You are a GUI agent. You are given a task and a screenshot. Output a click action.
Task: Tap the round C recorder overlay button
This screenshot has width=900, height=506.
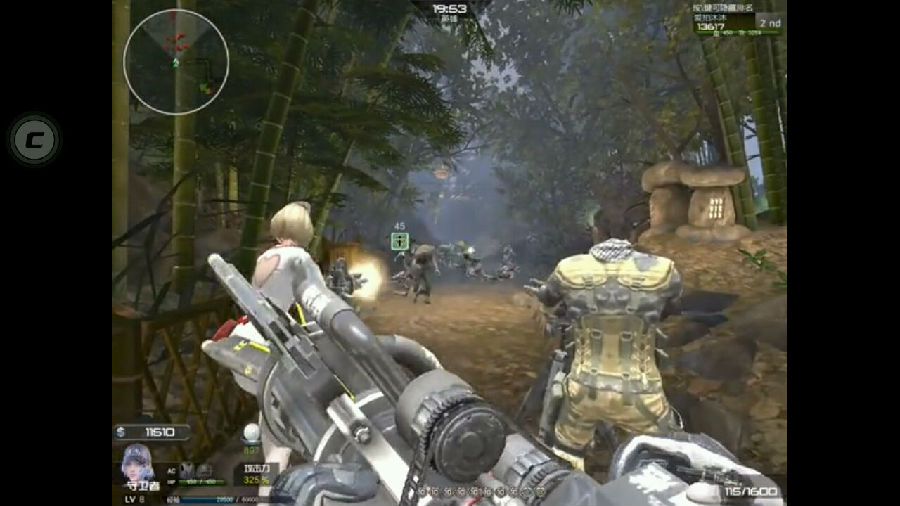coord(35,139)
